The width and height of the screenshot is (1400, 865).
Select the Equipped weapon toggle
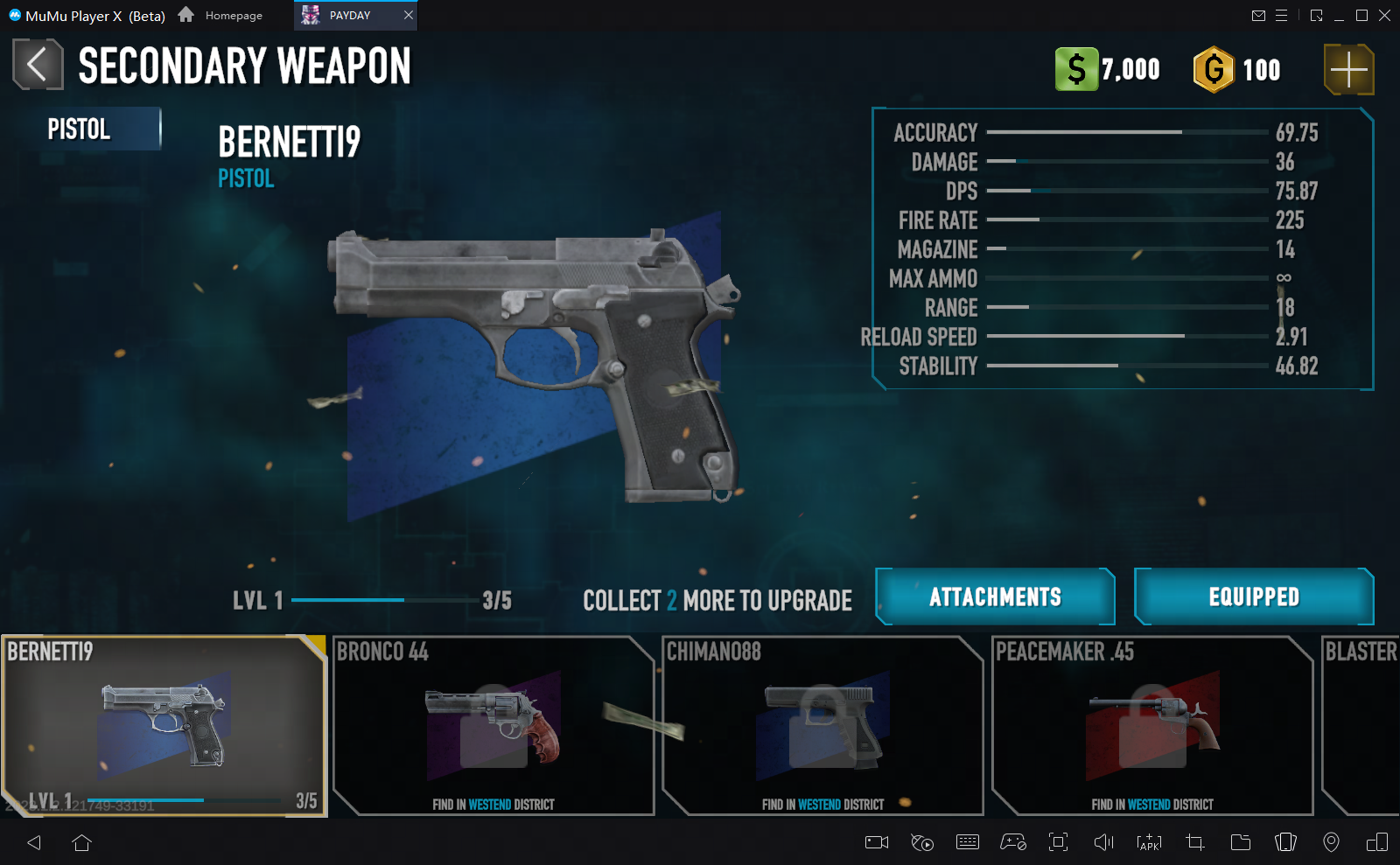click(x=1254, y=596)
